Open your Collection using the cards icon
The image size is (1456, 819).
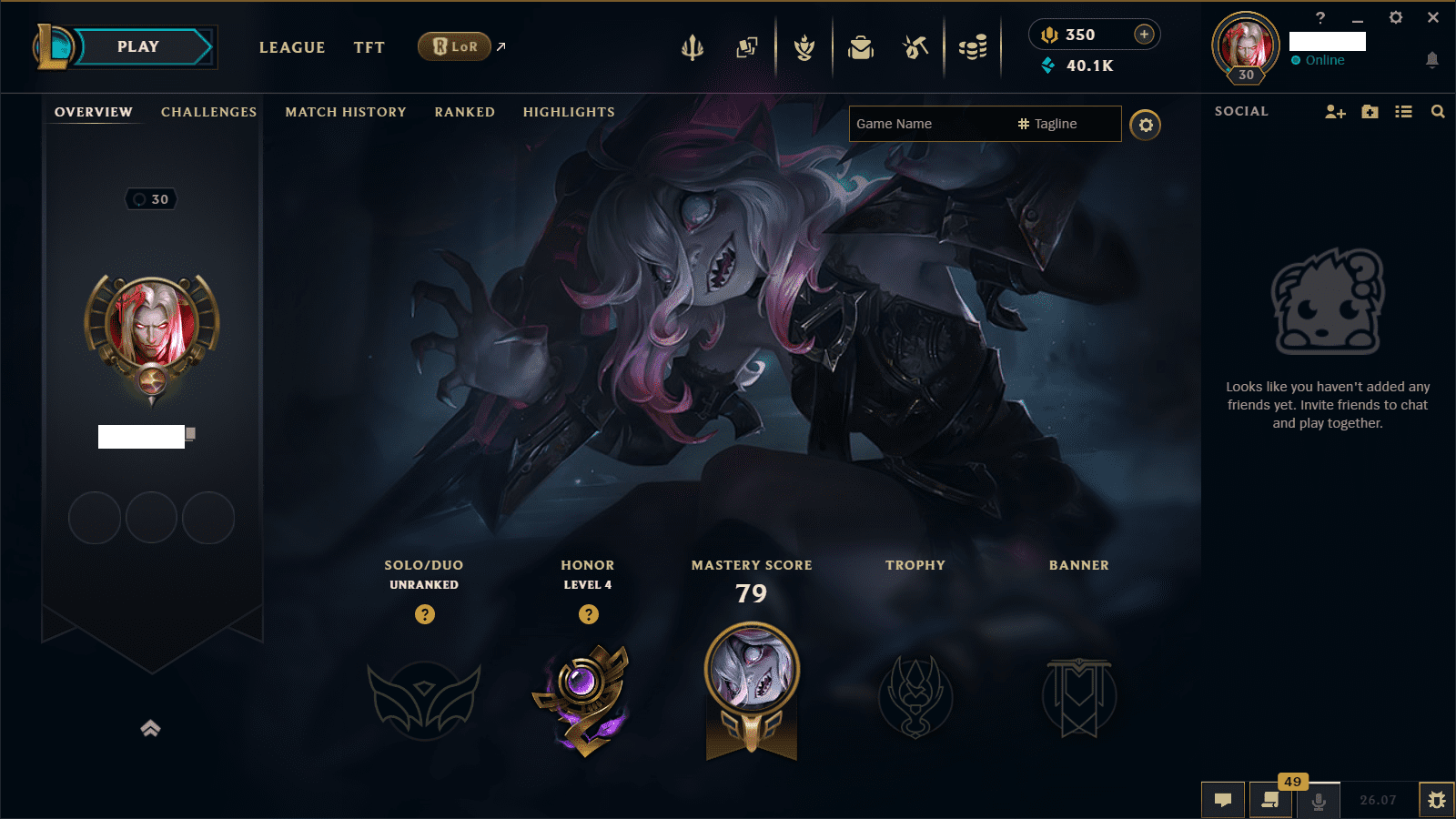(747, 47)
